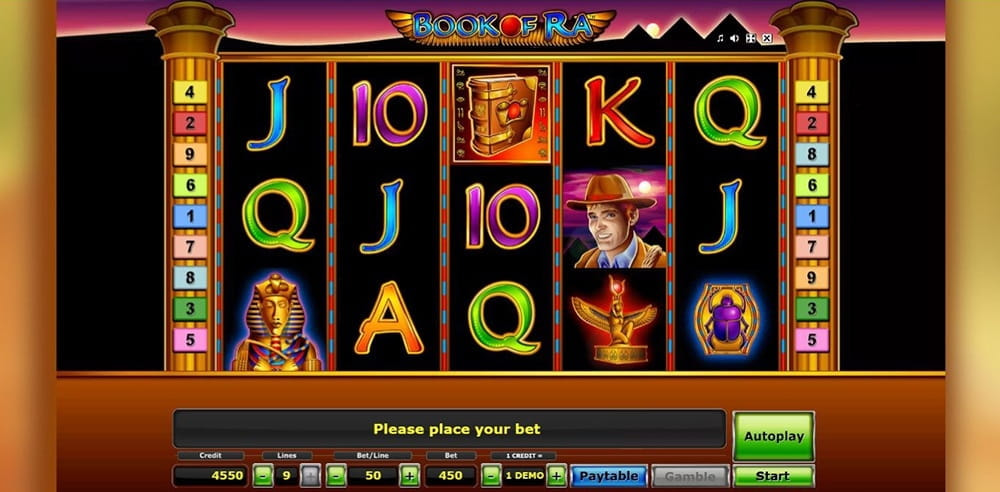The width and height of the screenshot is (1000, 492).
Task: Lower the Bet/Line amount
Action: click(335, 476)
